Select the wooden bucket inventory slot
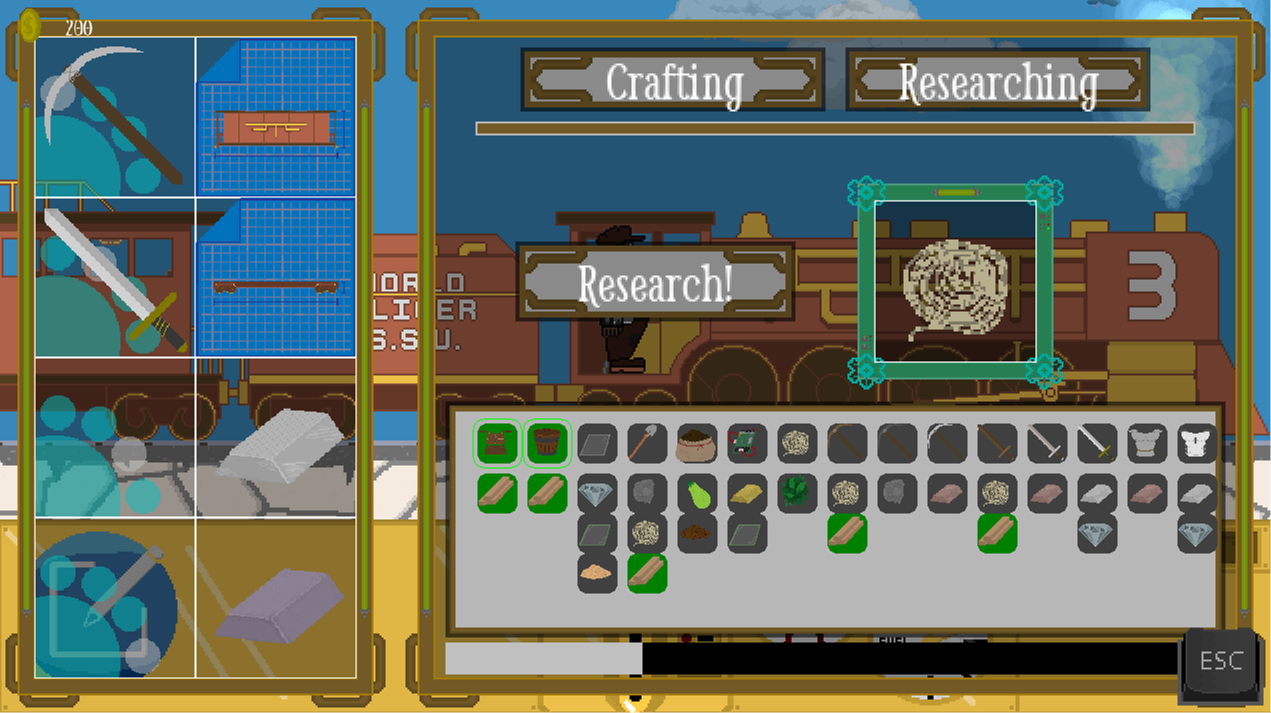 coord(547,443)
